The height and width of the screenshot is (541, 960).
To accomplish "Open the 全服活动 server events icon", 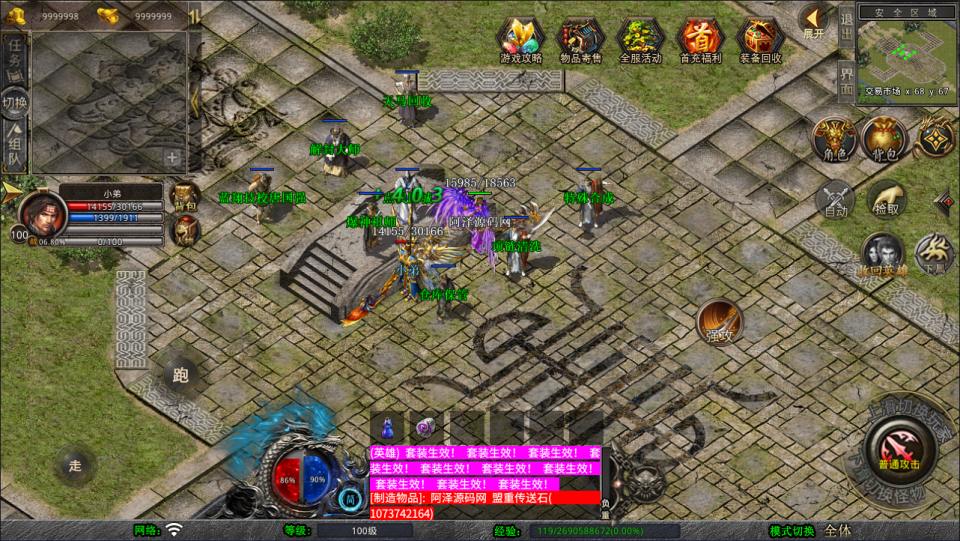I will pos(640,39).
